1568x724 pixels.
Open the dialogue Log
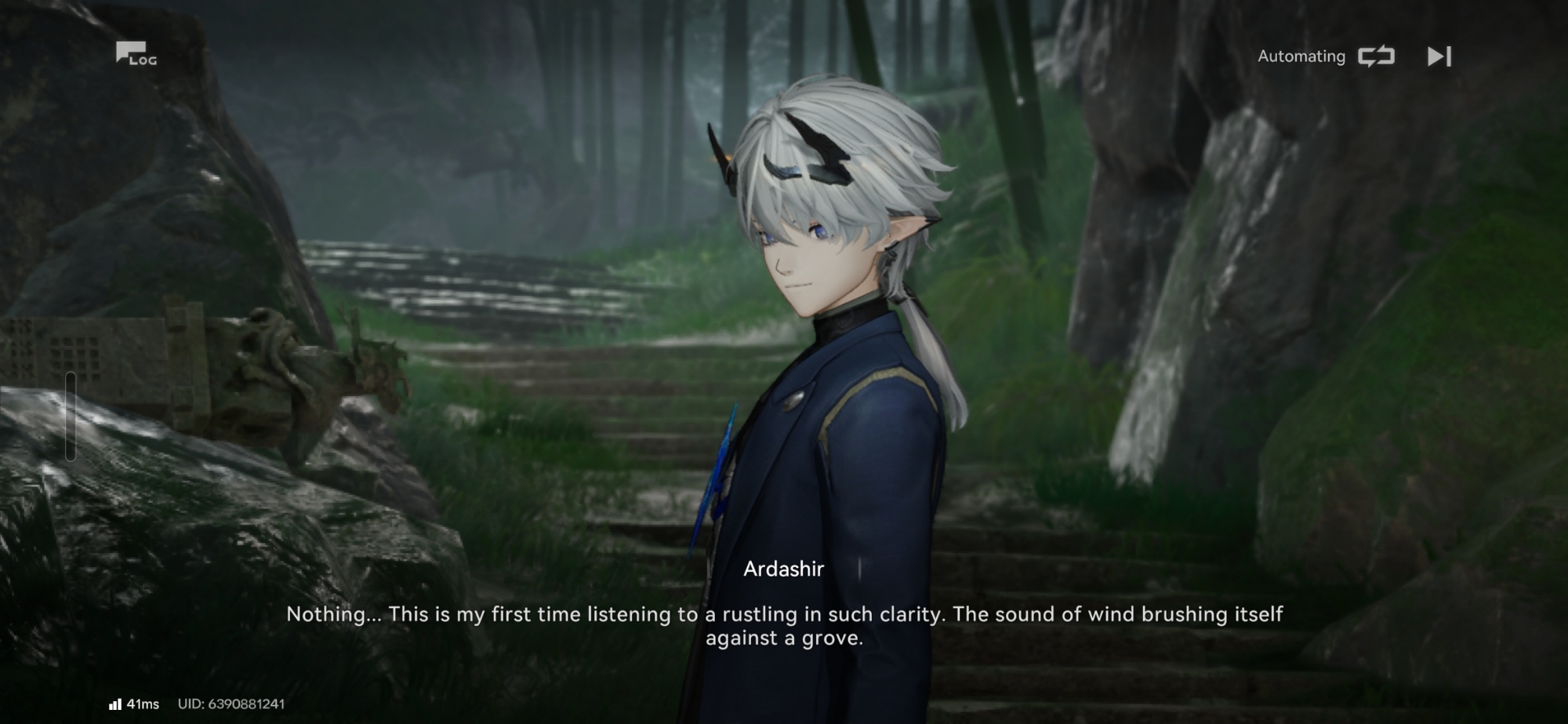coord(136,54)
